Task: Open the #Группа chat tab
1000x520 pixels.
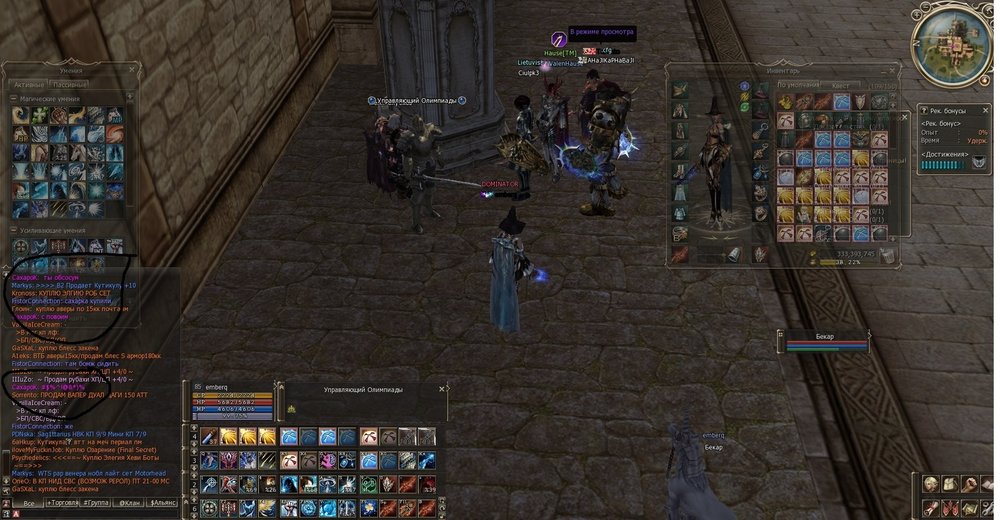Action: (x=95, y=504)
